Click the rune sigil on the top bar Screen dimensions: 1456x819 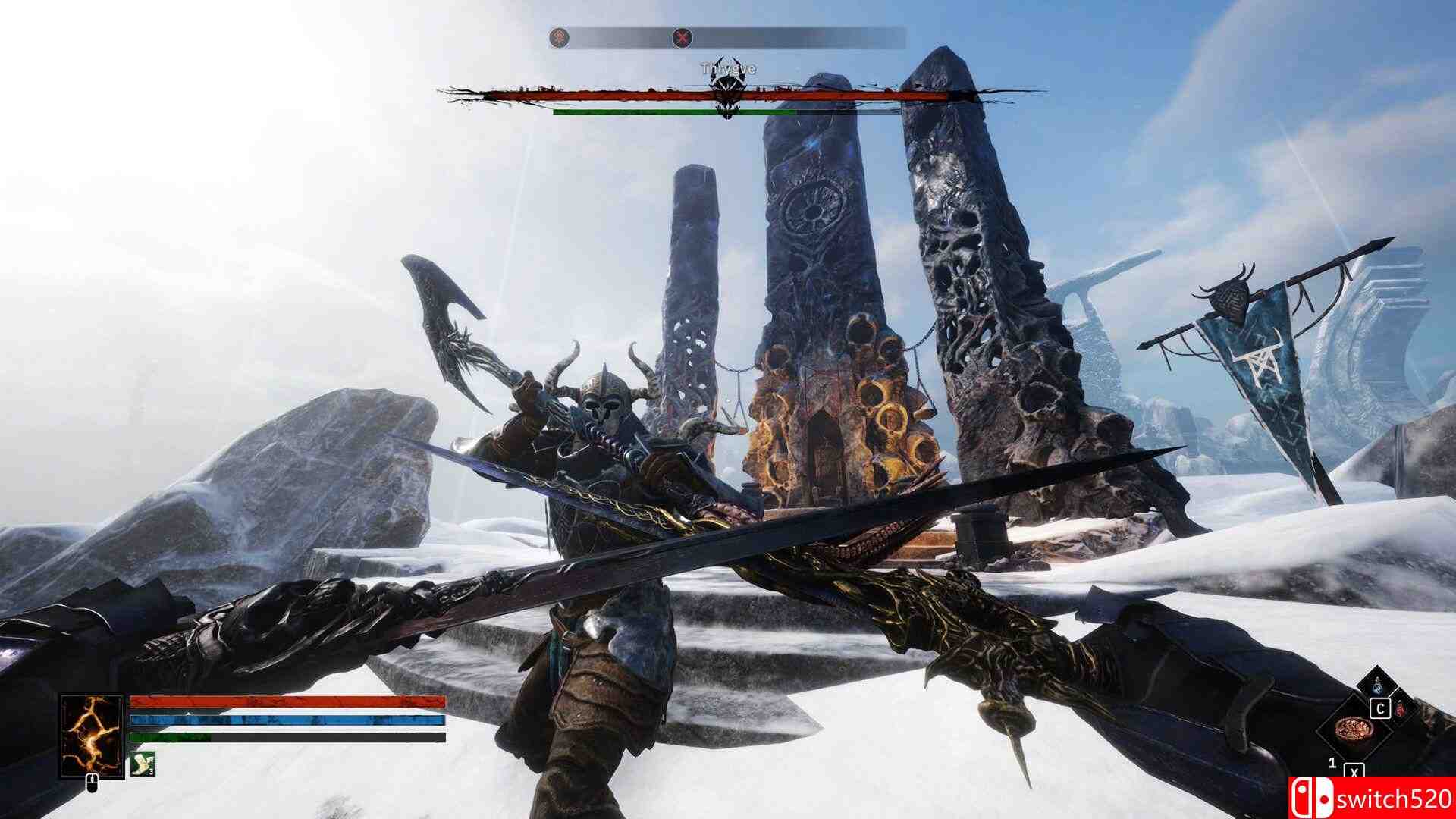[559, 35]
